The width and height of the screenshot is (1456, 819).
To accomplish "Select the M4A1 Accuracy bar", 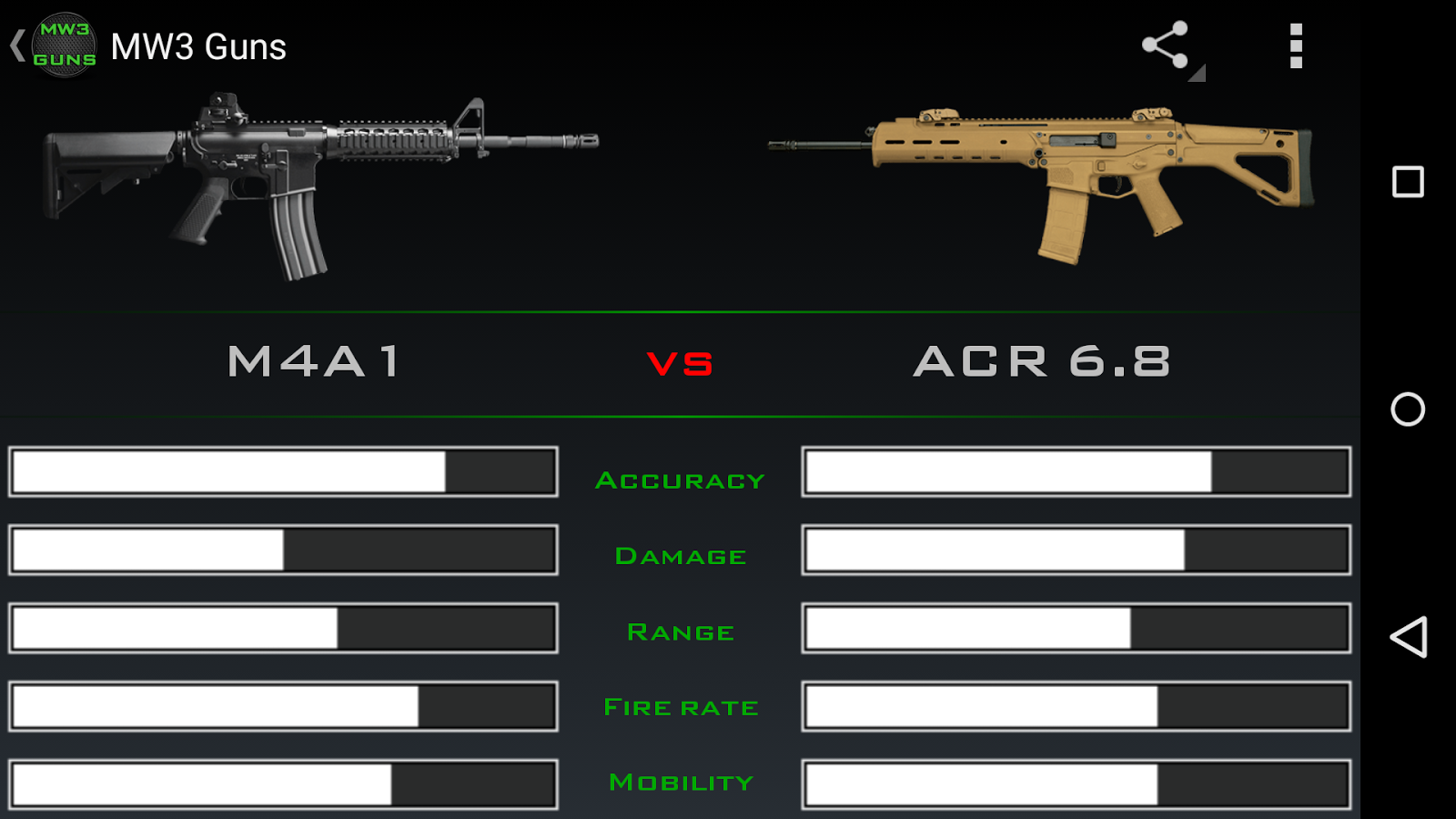I will click(x=282, y=471).
